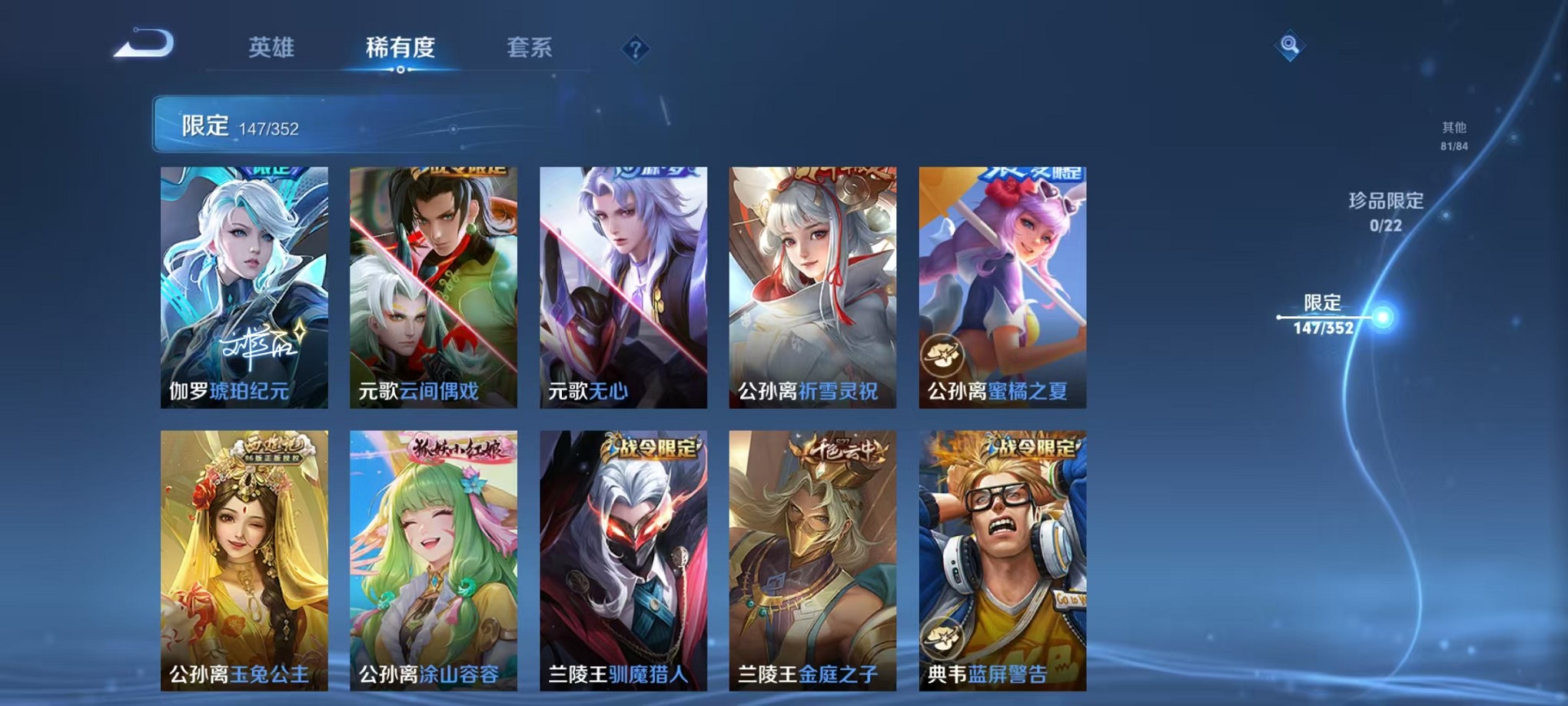Click the page indicator dot below 稀有度

tap(401, 71)
